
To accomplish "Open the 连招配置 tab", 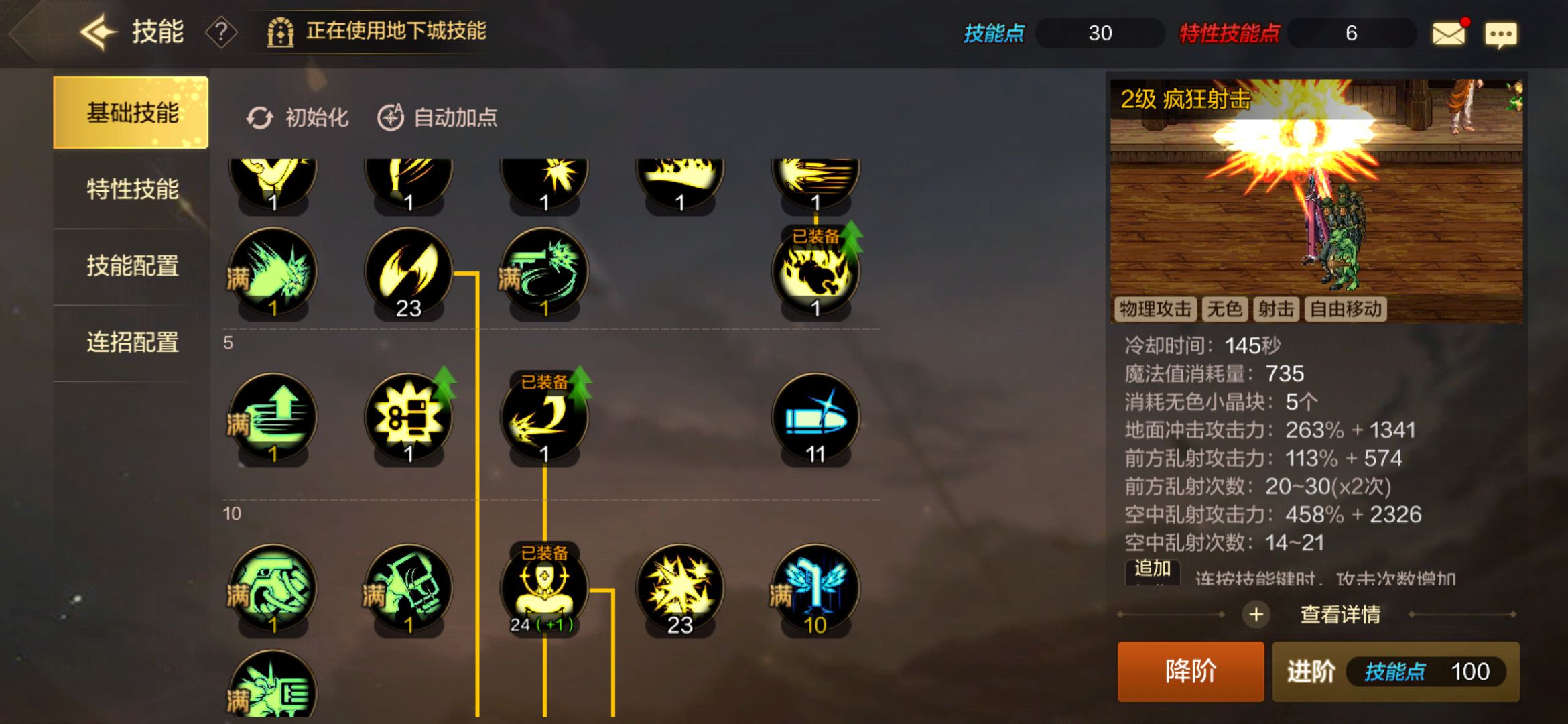I will pos(131,343).
